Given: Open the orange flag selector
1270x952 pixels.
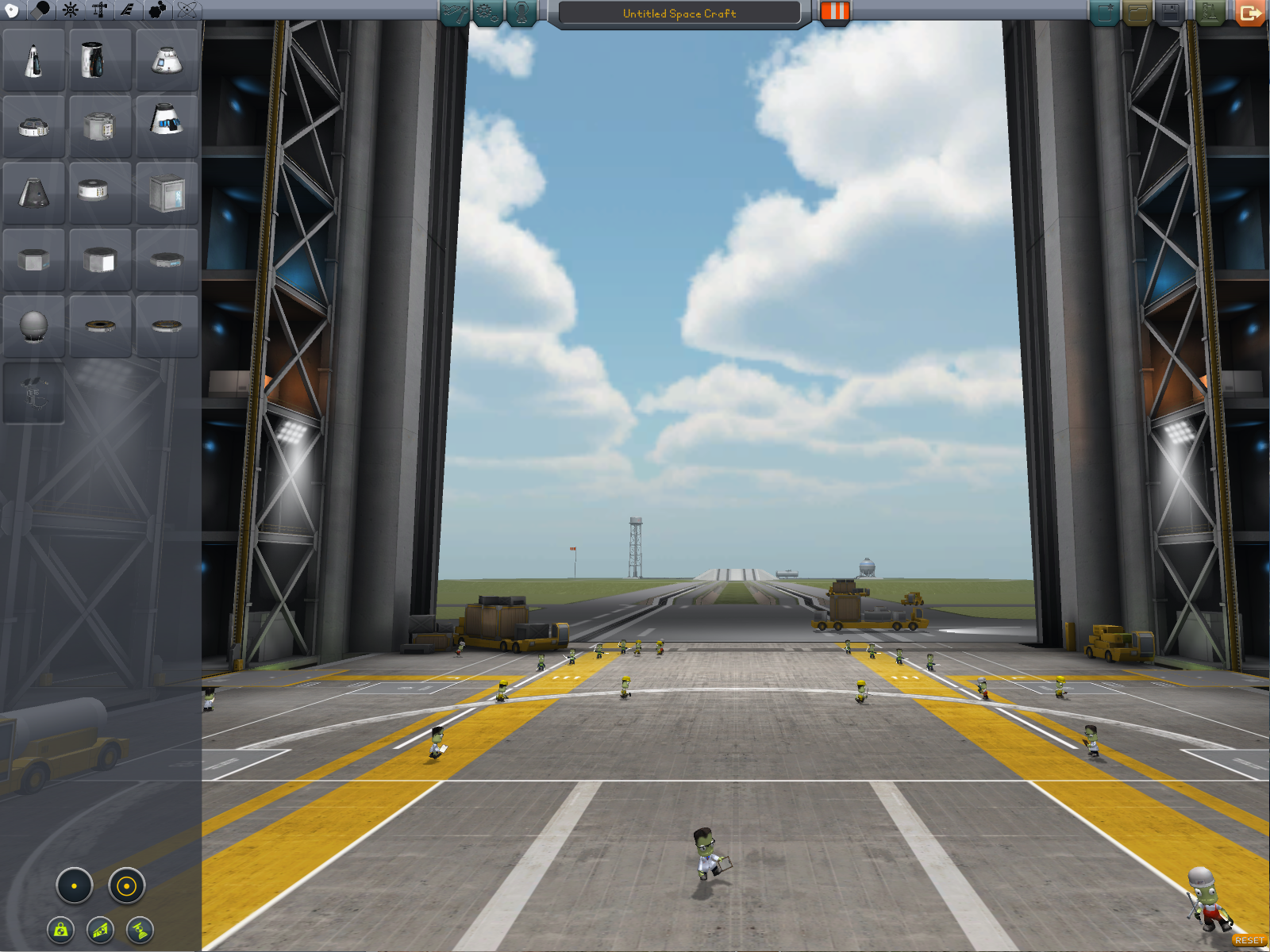Looking at the screenshot, I should click(x=834, y=12).
